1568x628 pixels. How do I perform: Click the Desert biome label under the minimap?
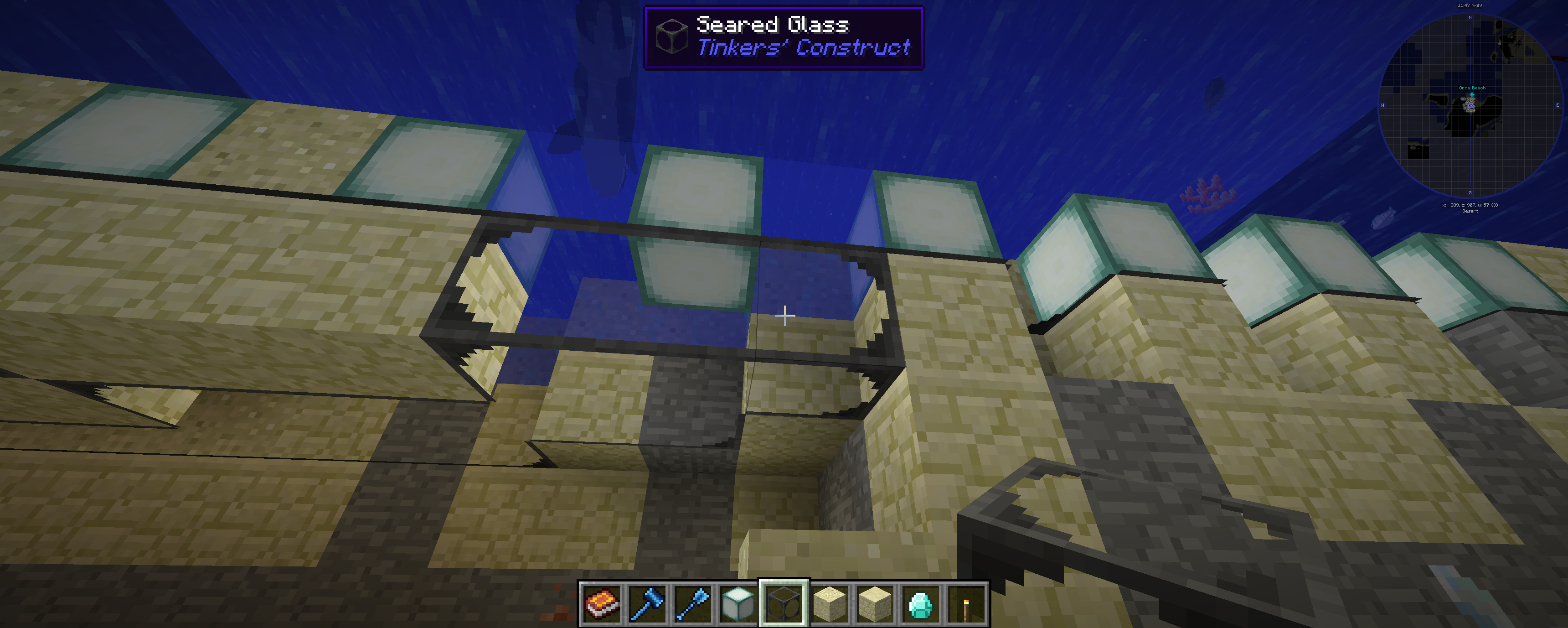(x=1470, y=211)
